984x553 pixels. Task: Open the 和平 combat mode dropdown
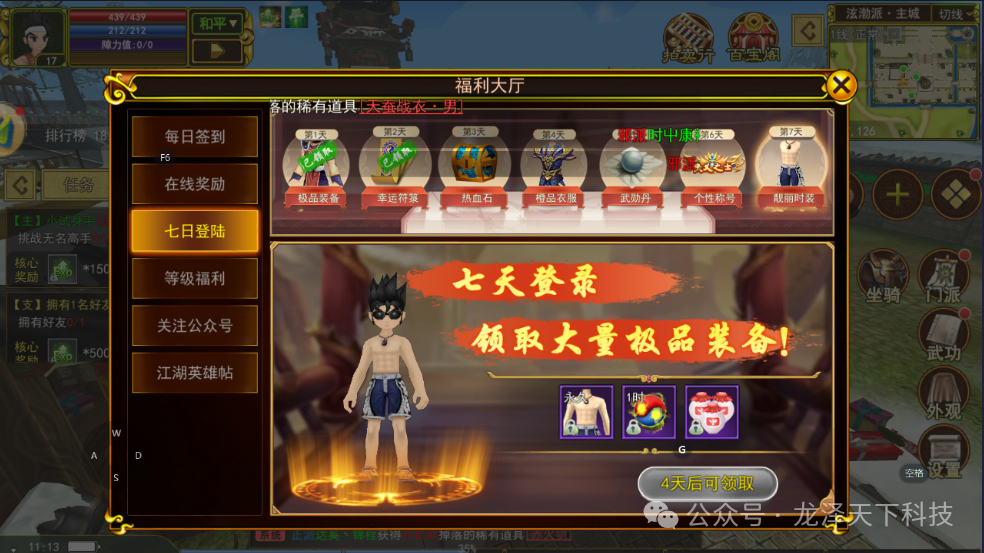[x=219, y=23]
